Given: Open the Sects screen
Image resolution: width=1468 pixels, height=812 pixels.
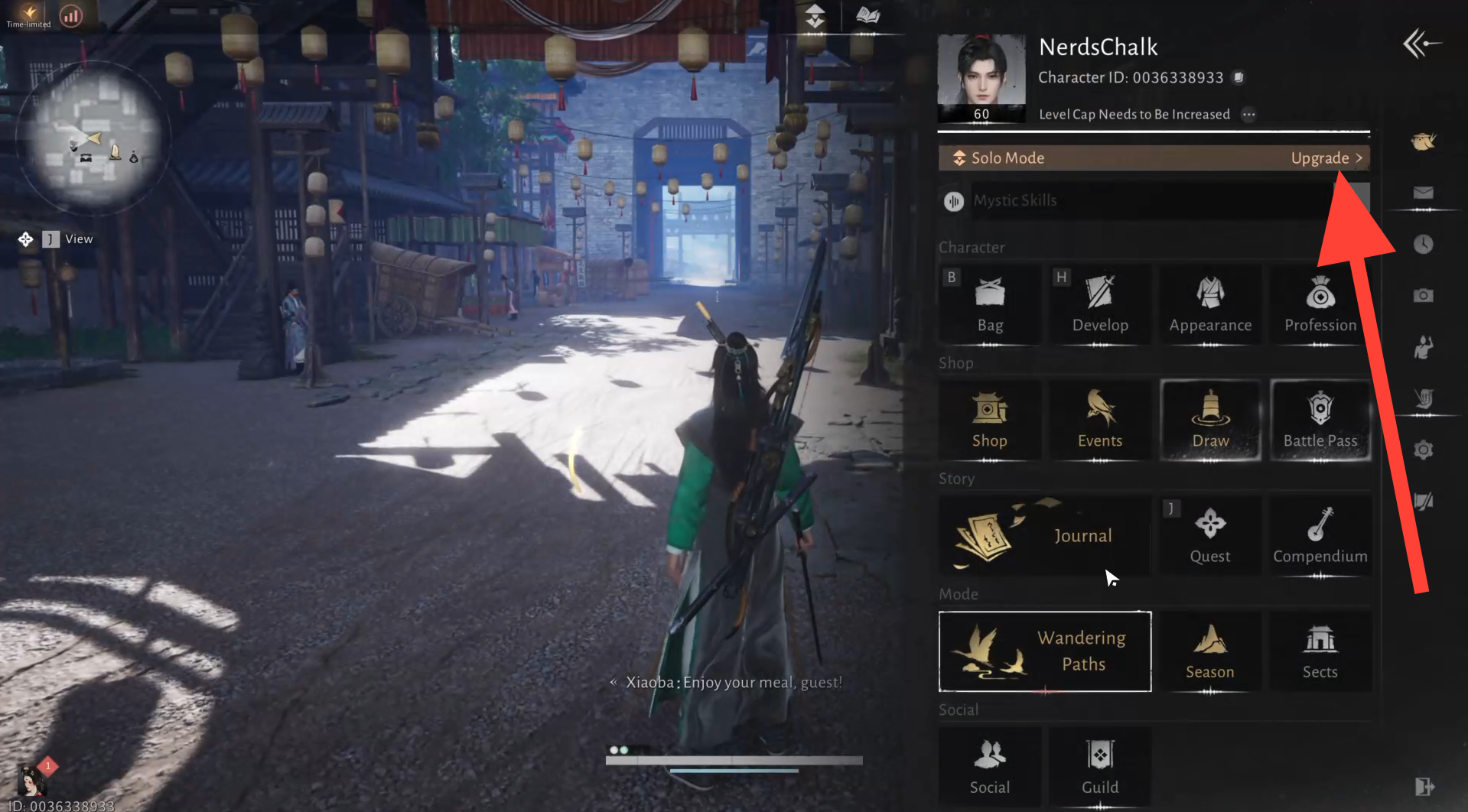Looking at the screenshot, I should coord(1320,651).
